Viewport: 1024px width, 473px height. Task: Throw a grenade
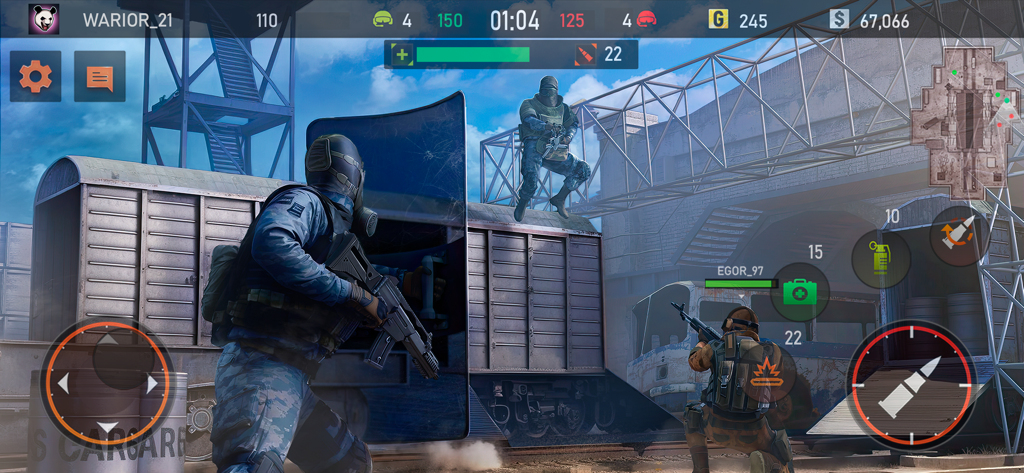pyautogui.click(x=880, y=258)
